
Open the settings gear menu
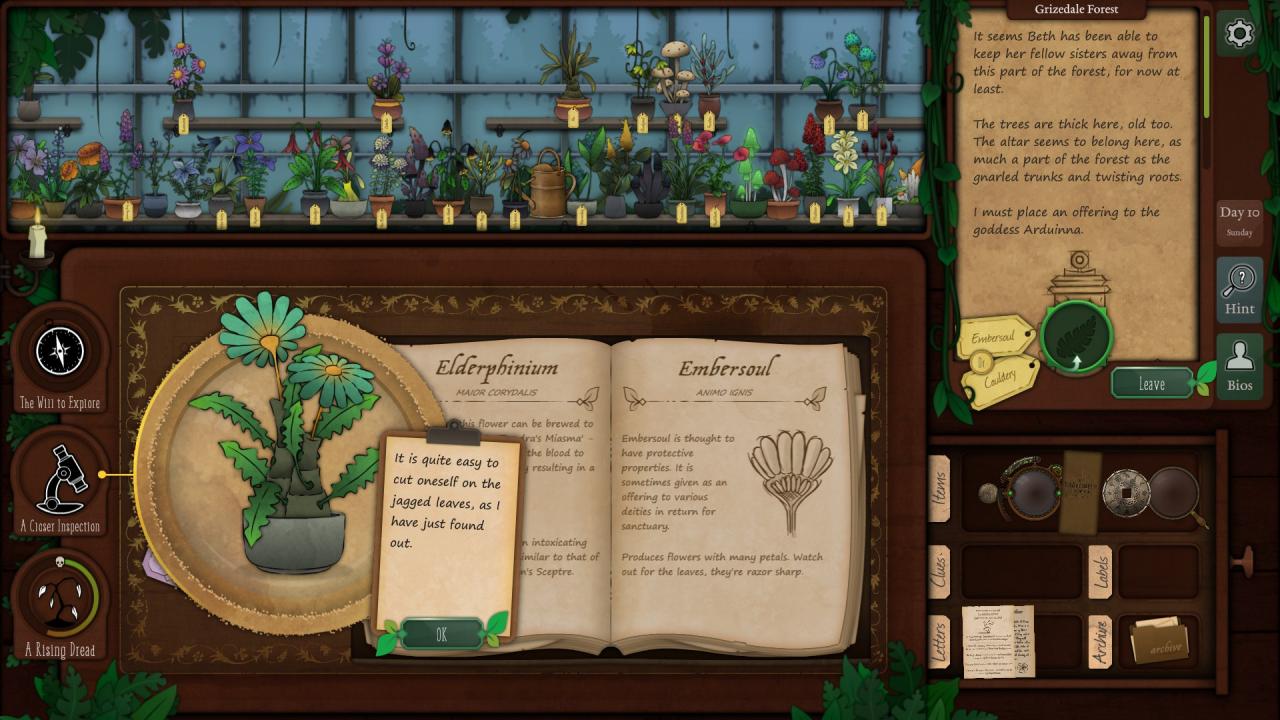(x=1239, y=34)
